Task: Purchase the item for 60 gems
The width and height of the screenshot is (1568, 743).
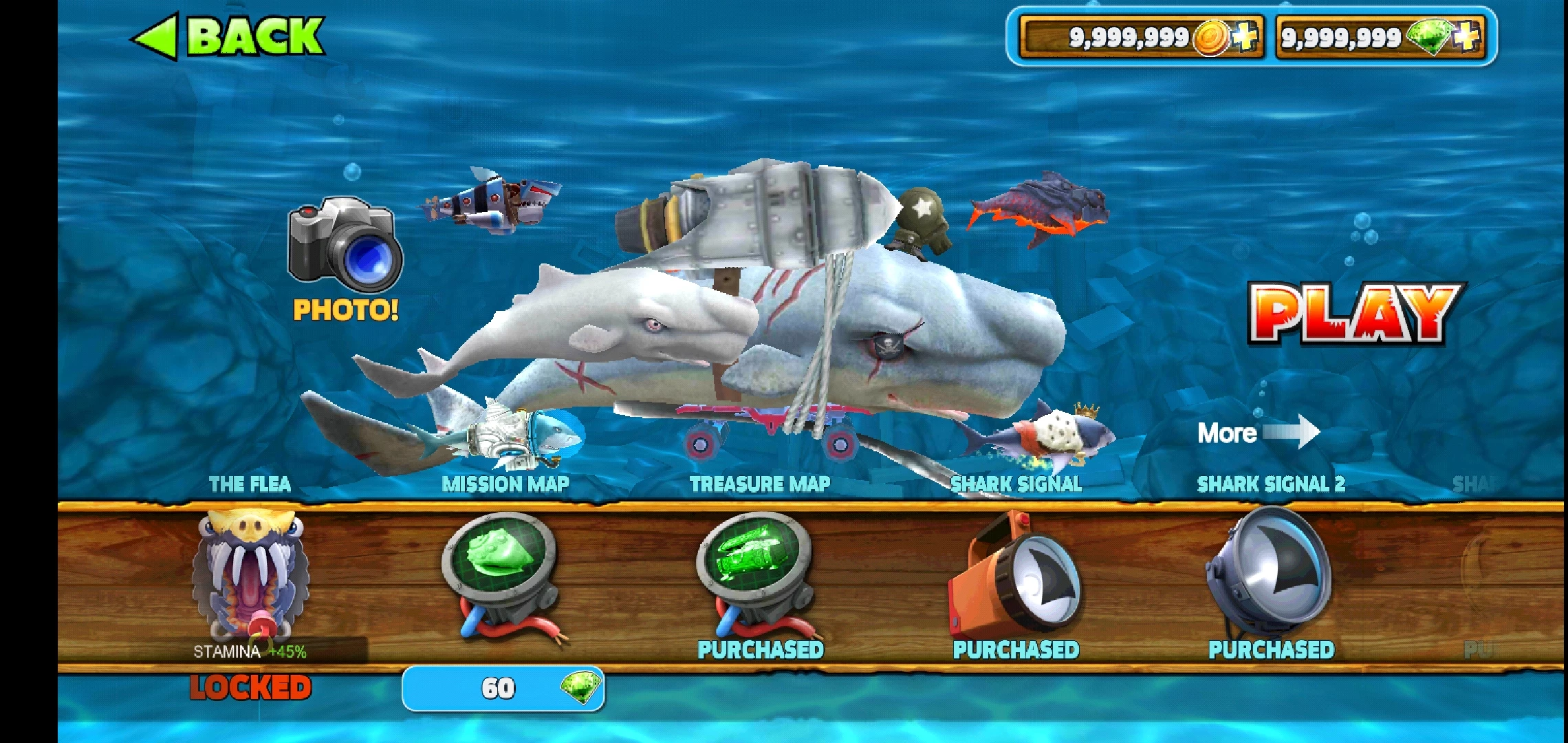Action: point(503,688)
